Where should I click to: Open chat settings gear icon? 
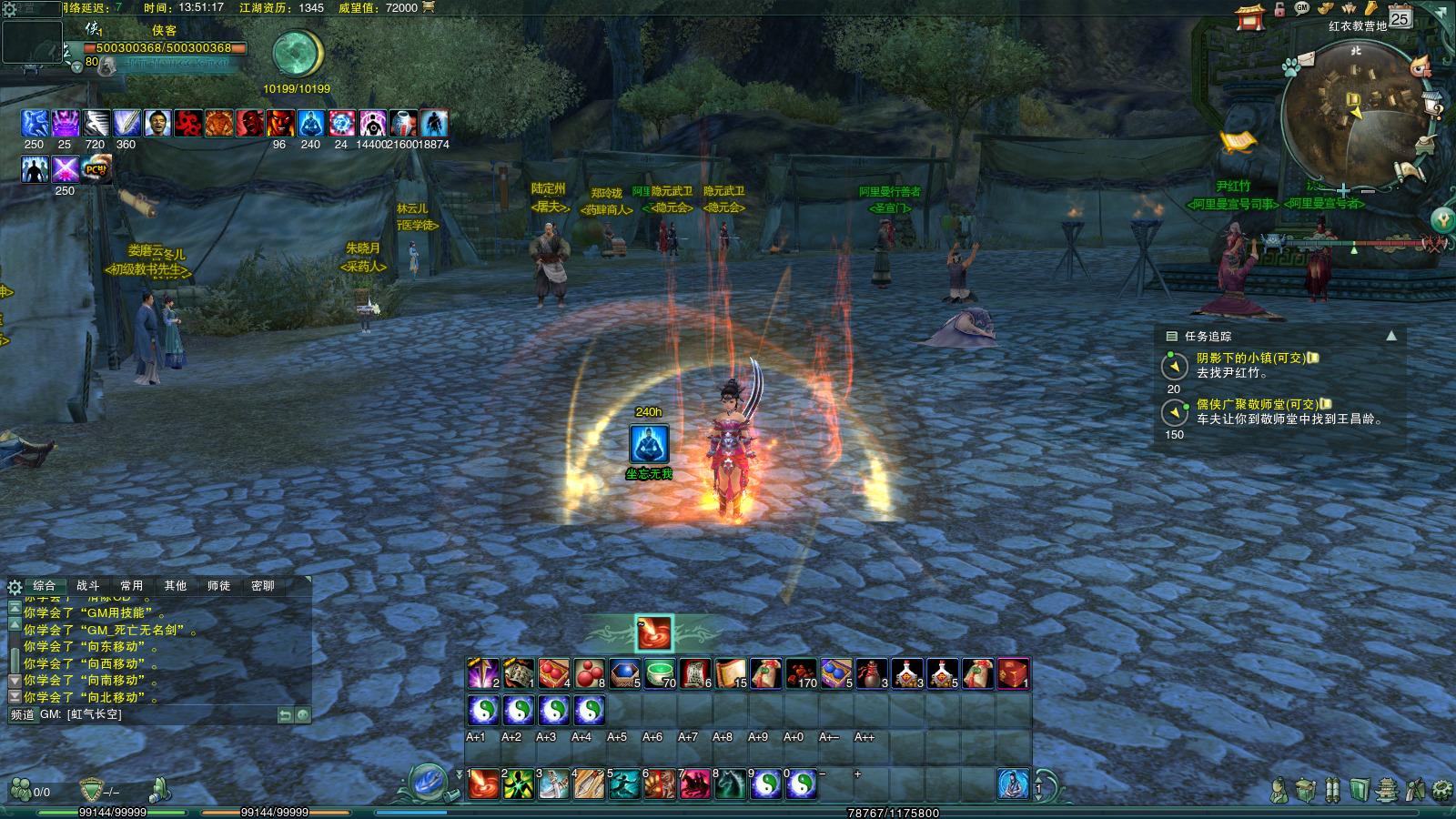tap(15, 587)
